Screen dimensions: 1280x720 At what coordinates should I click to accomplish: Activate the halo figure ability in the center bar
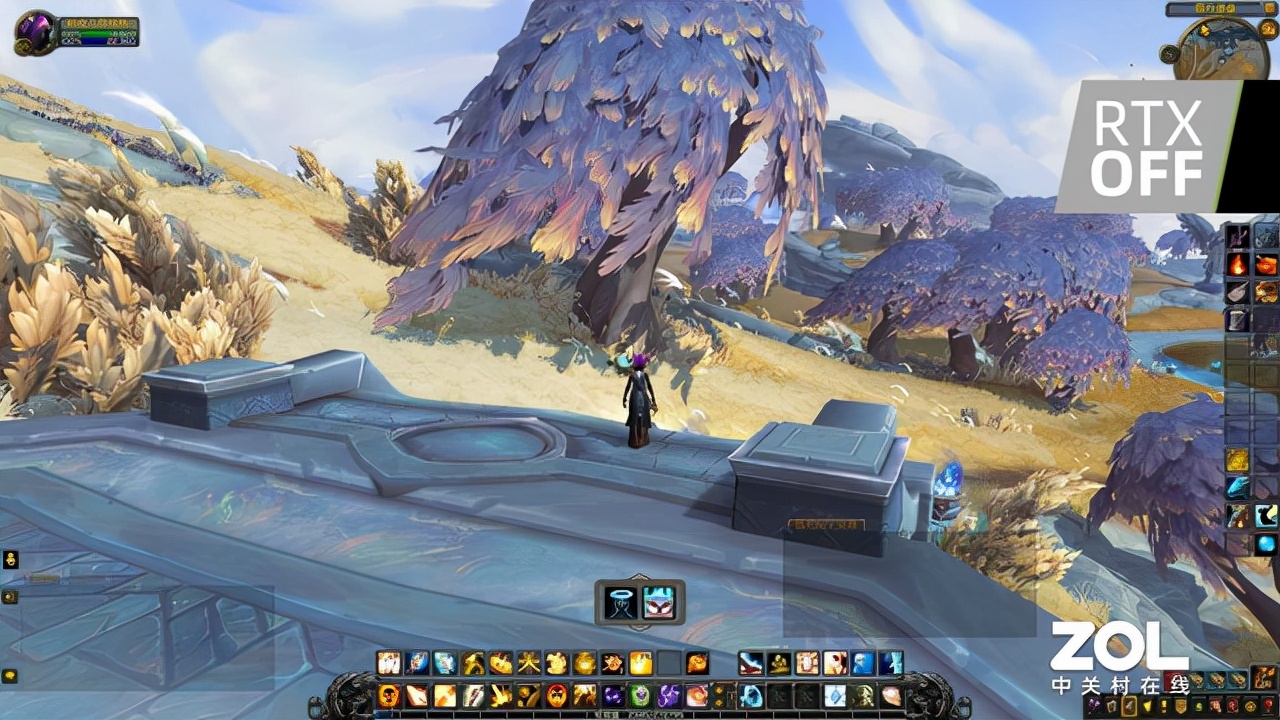click(x=622, y=602)
